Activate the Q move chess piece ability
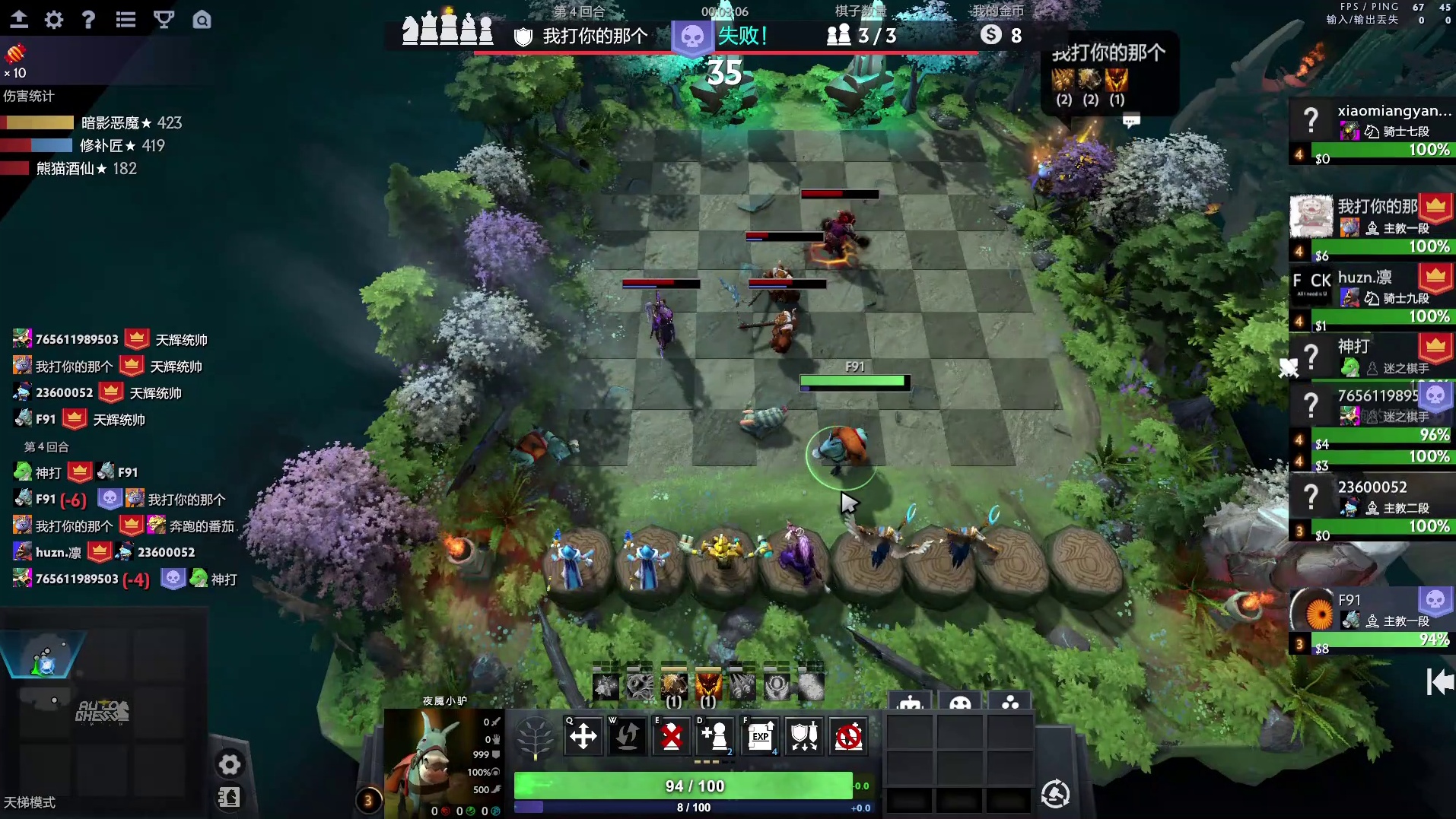This screenshot has height=819, width=1456. click(583, 736)
